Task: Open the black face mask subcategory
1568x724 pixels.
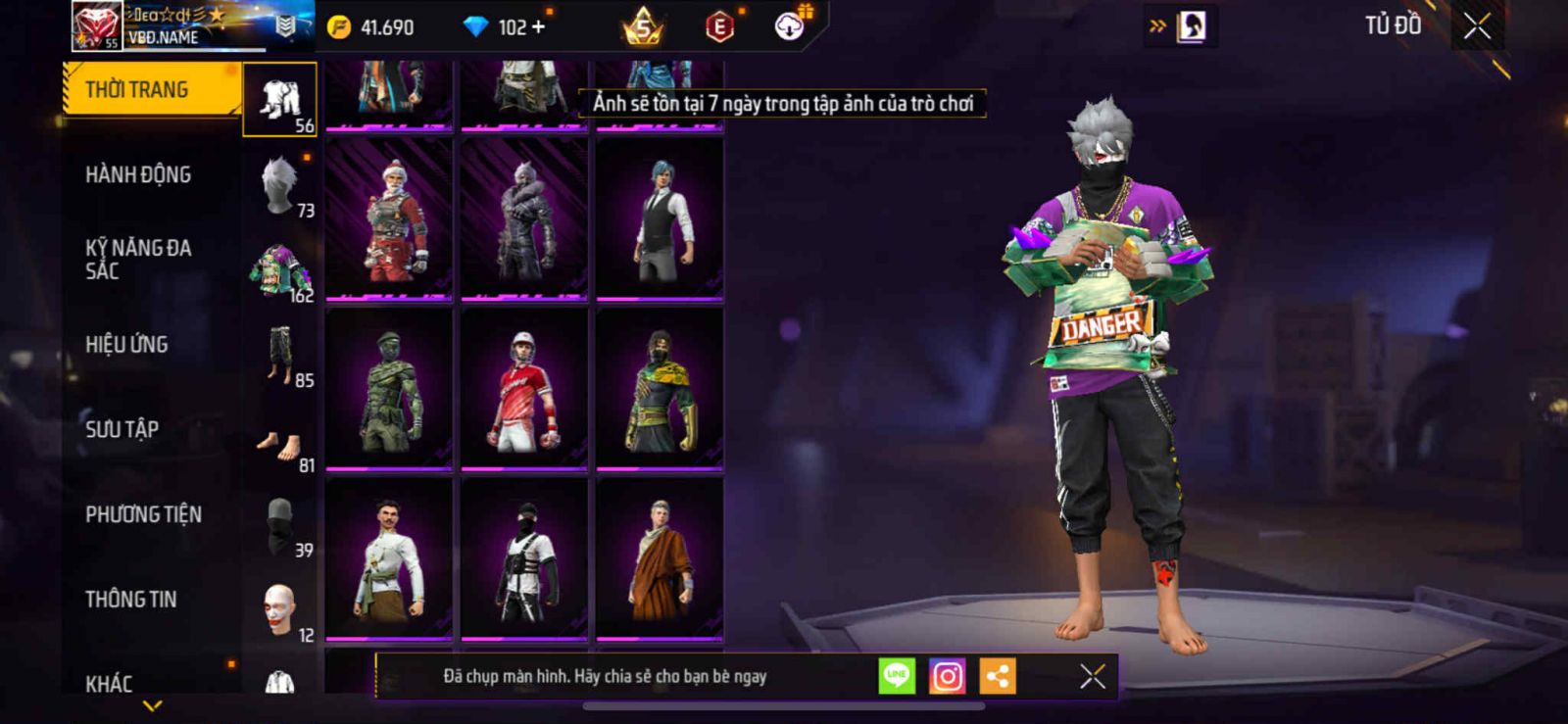Action: click(279, 524)
